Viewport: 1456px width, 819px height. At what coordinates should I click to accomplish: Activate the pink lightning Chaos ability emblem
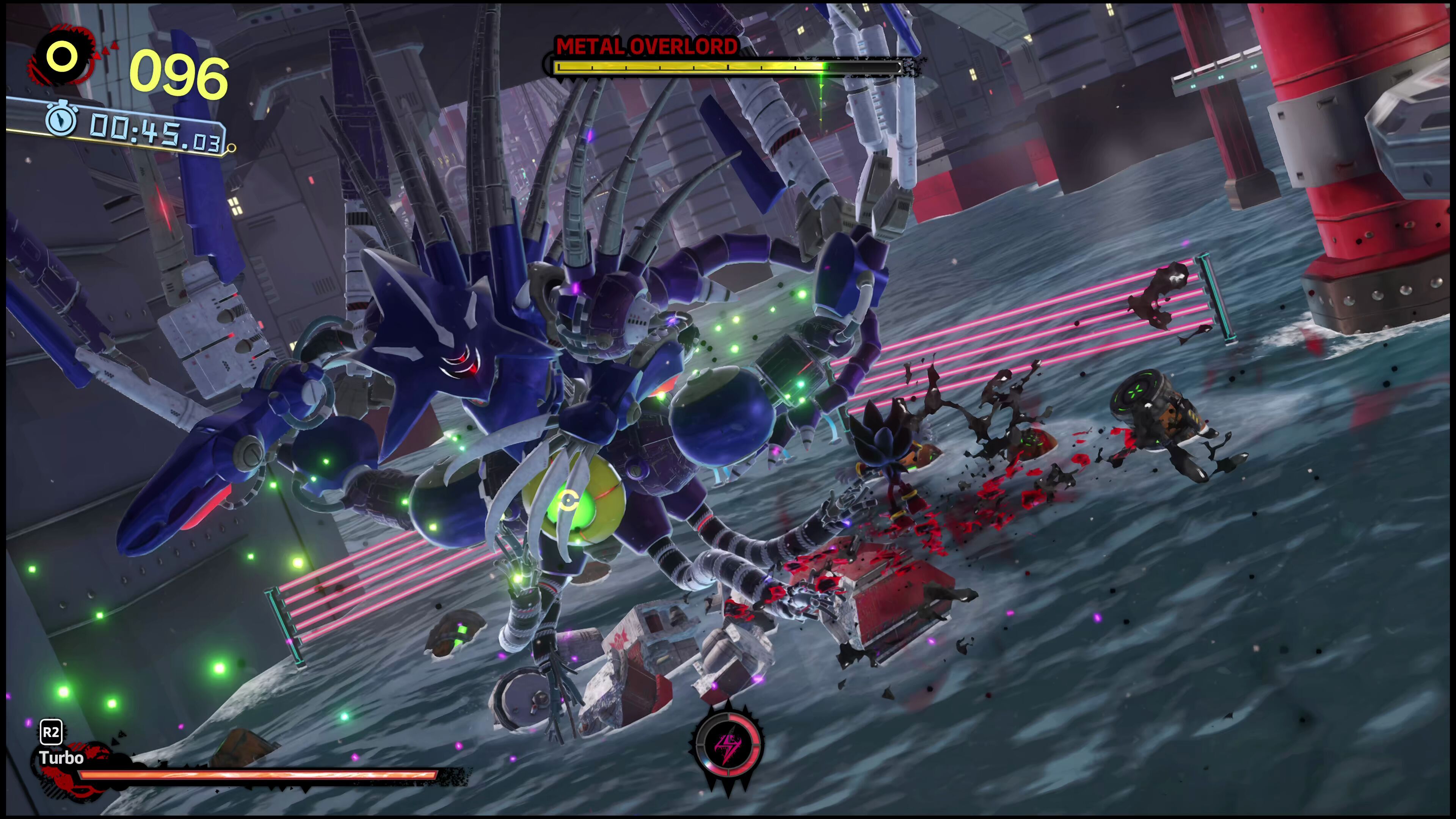point(728,745)
